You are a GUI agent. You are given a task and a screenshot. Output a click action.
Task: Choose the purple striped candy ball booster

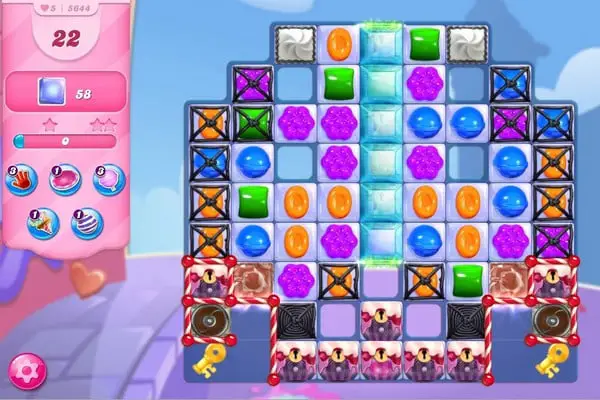point(87,221)
